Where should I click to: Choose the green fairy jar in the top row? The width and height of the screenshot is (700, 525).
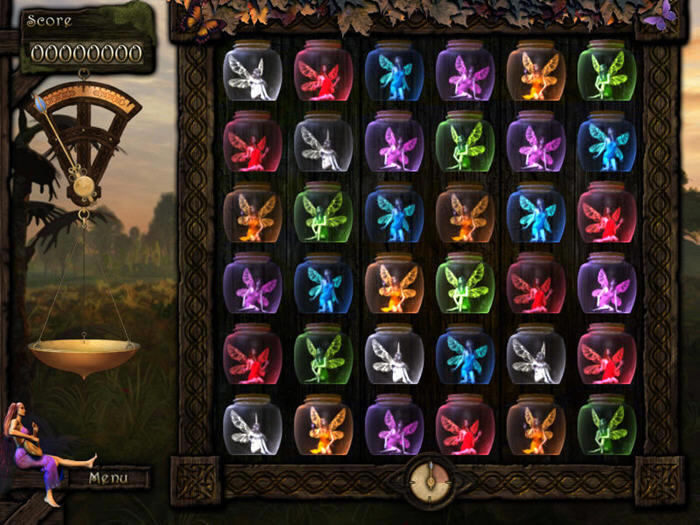[607, 72]
